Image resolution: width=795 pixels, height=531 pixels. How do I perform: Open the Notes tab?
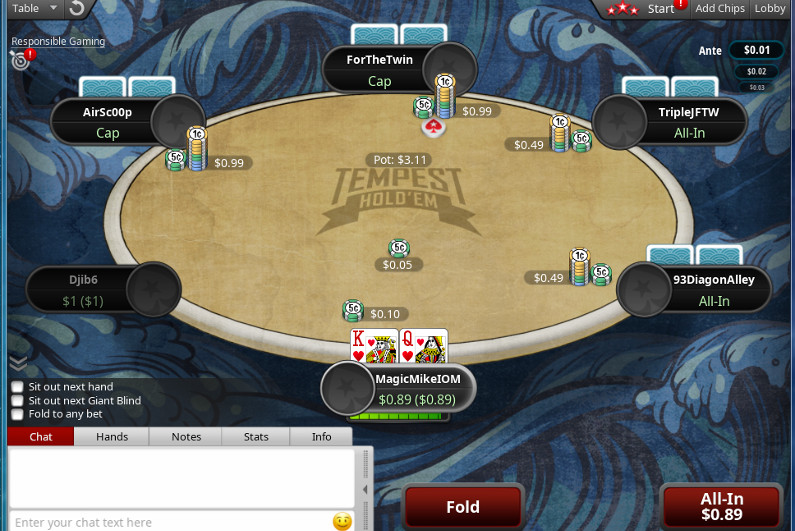pos(186,436)
